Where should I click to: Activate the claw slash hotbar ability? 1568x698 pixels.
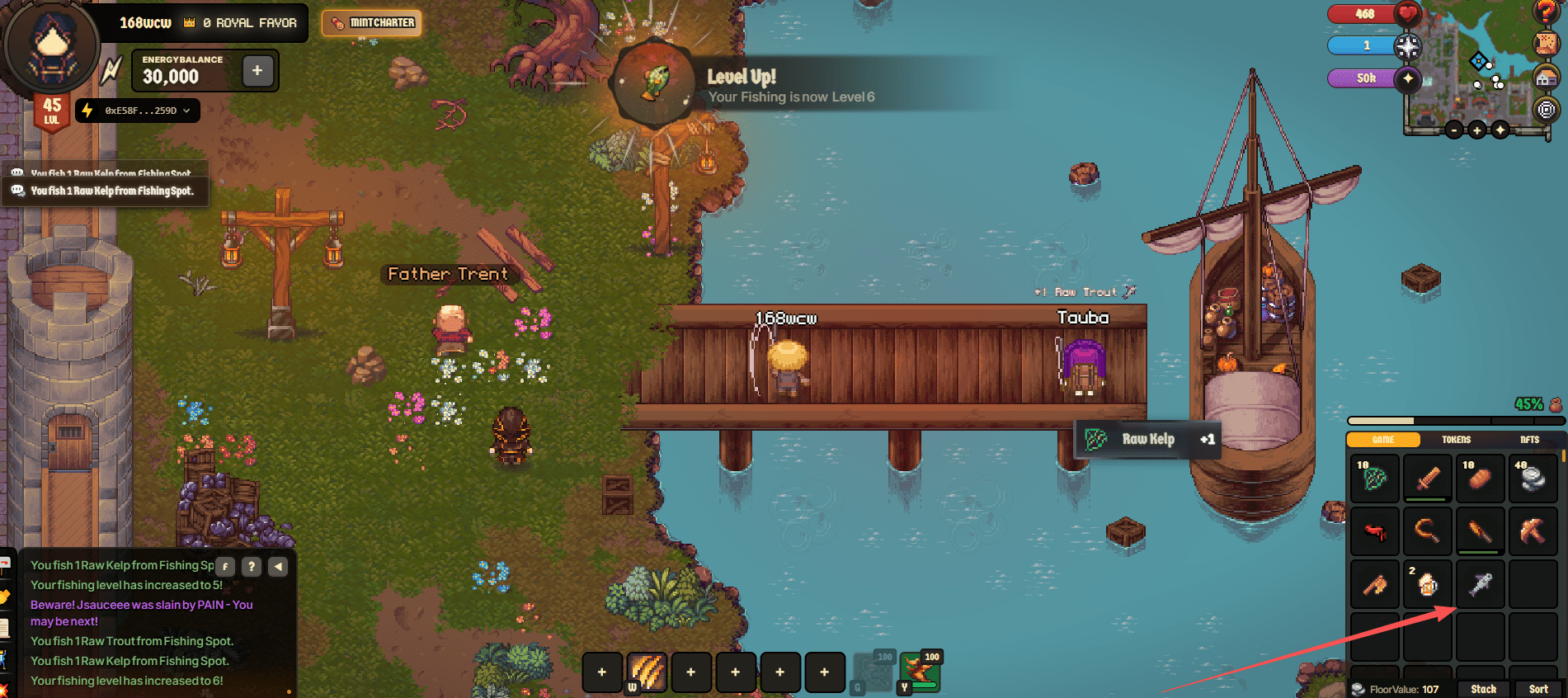click(x=647, y=672)
